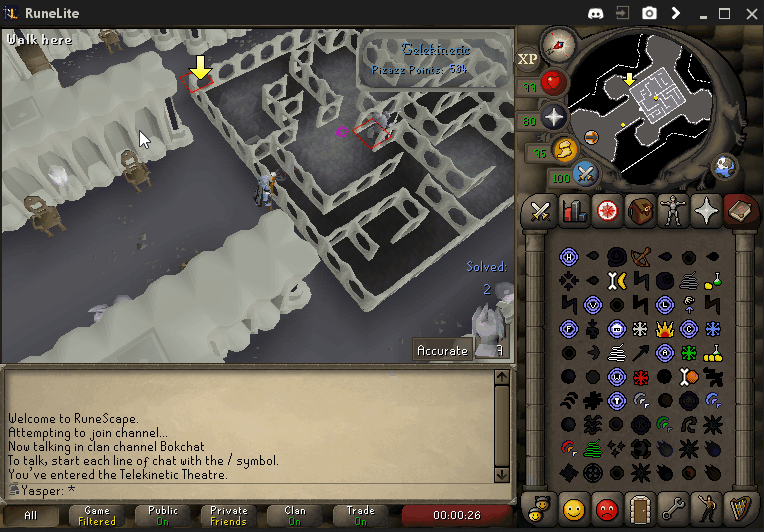Open the Worn Equipment tab
This screenshot has height=532, width=764.
[673, 211]
